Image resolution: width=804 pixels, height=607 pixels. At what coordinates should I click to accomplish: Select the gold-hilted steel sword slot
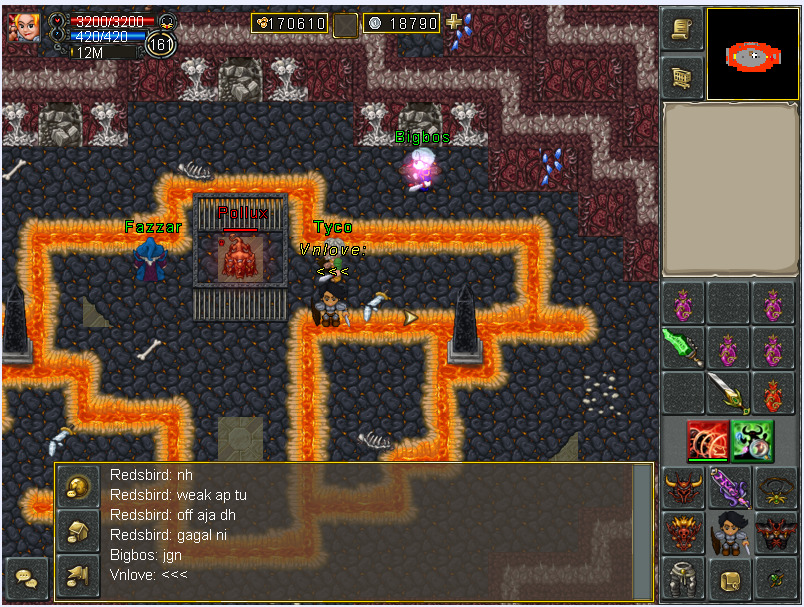[x=728, y=393]
